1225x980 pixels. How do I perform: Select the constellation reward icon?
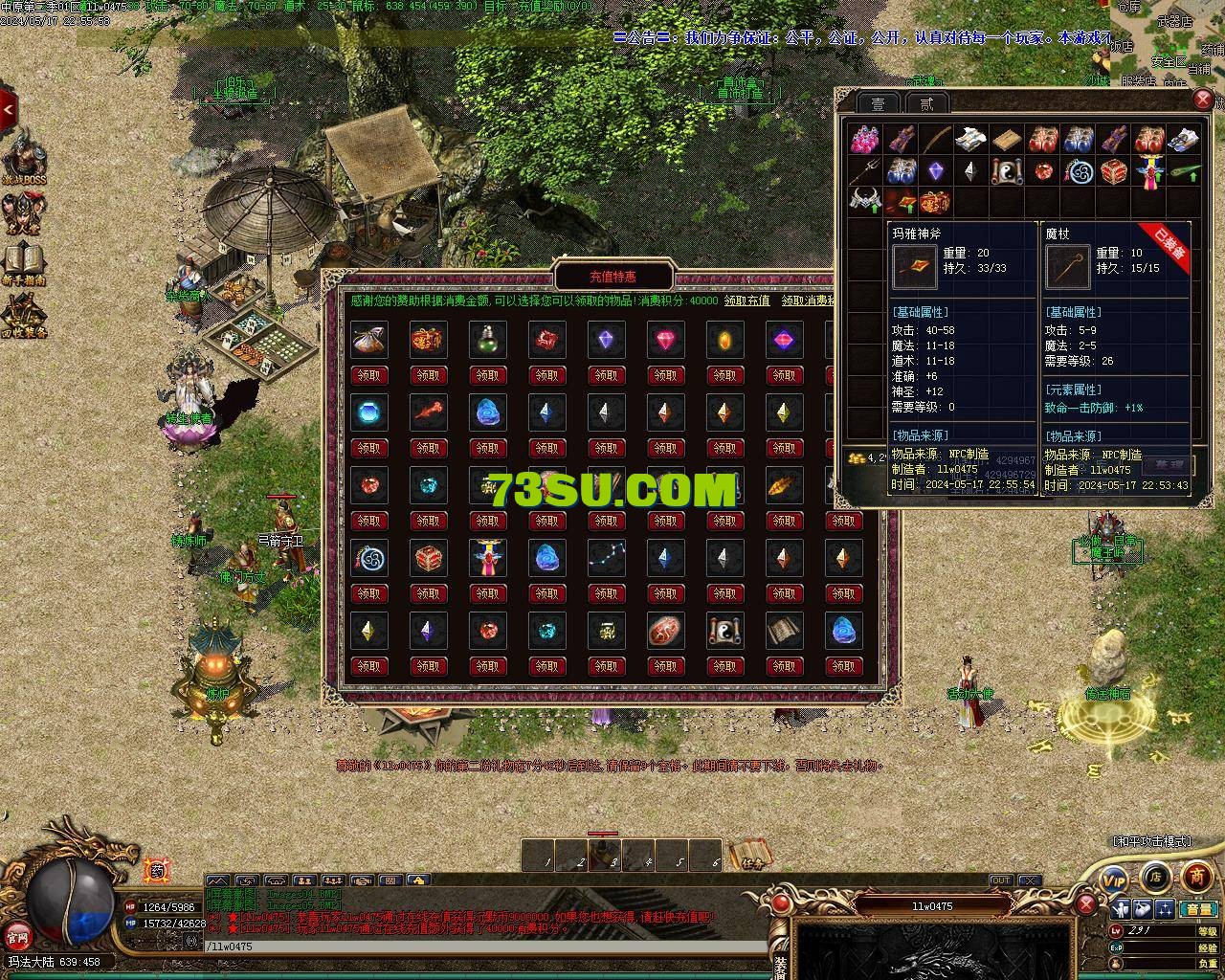point(606,556)
